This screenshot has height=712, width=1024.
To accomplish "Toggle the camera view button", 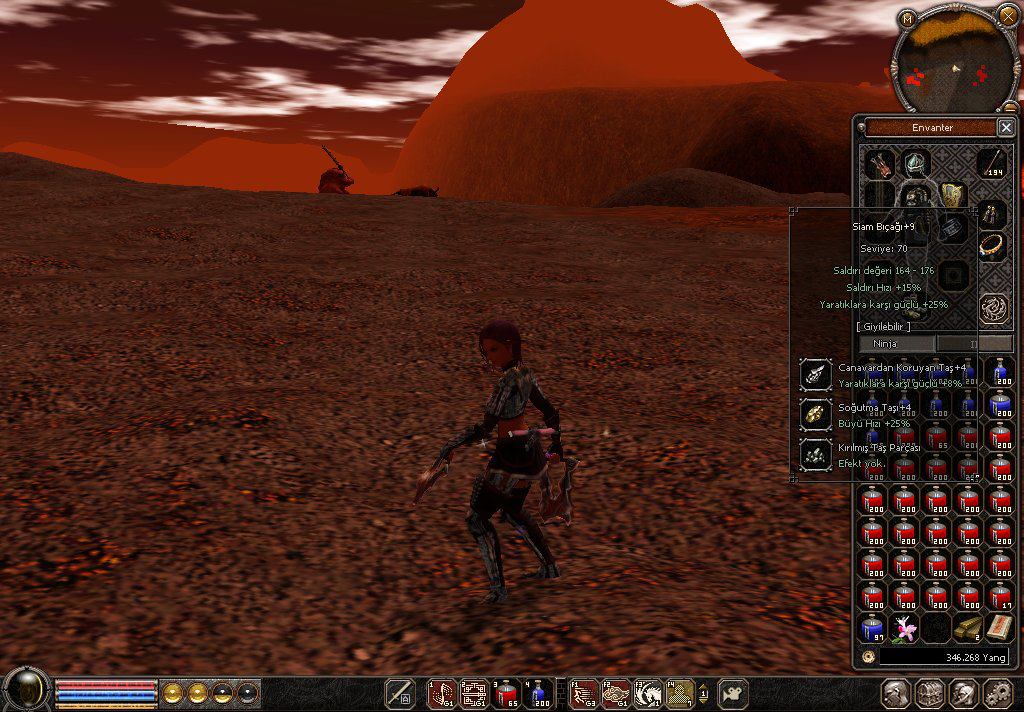I will (735, 693).
